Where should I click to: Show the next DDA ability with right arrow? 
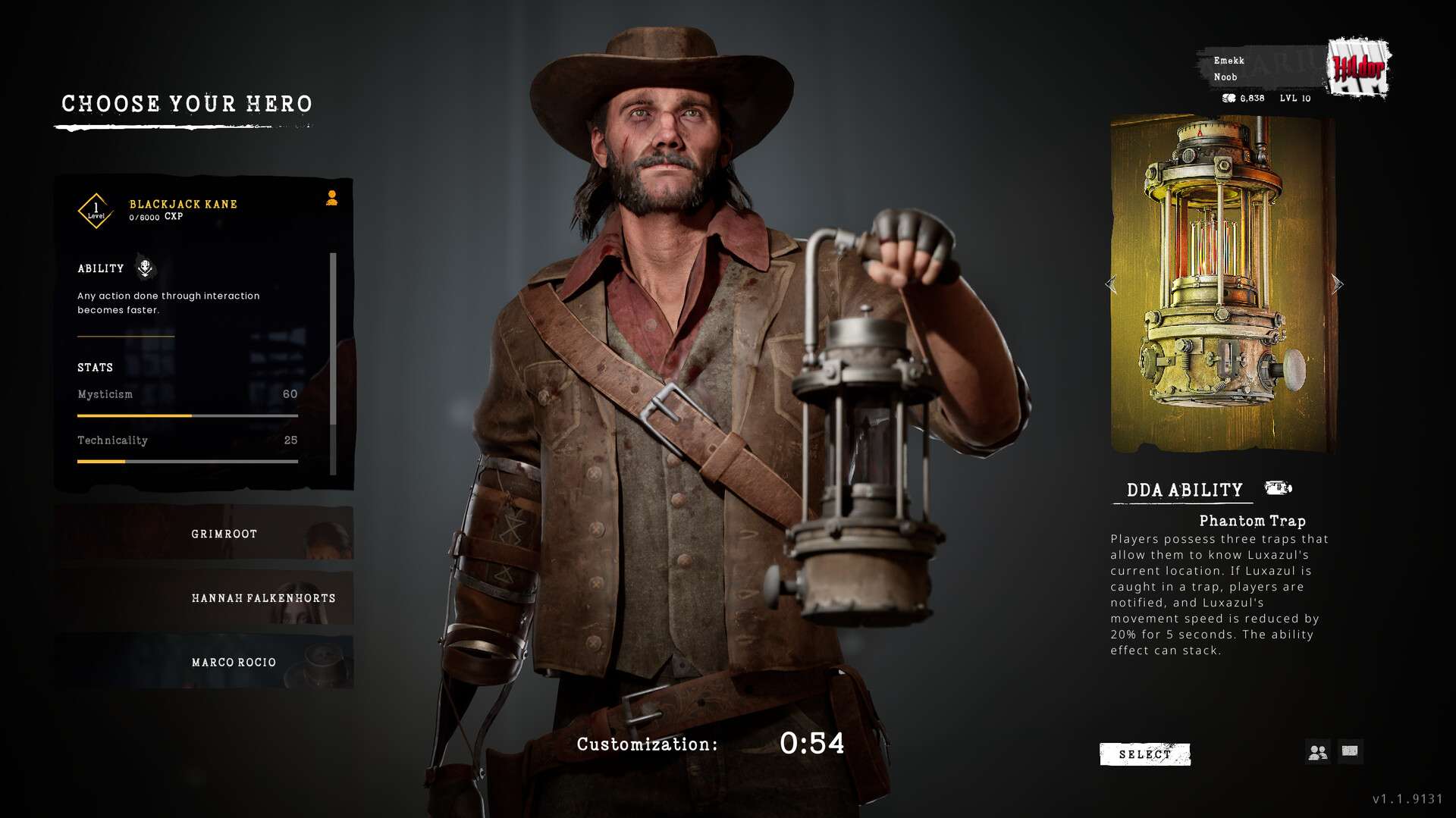pyautogui.click(x=1337, y=284)
